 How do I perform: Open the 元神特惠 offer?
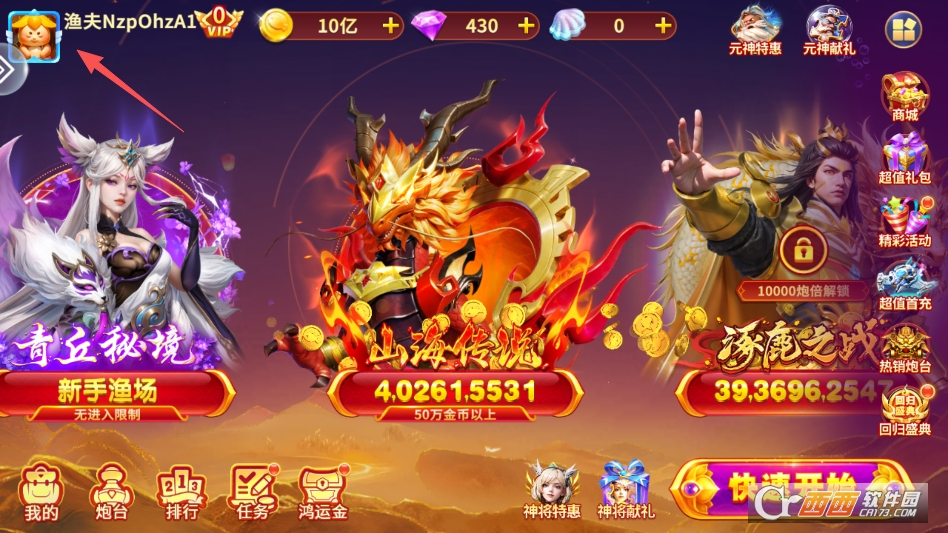(755, 29)
